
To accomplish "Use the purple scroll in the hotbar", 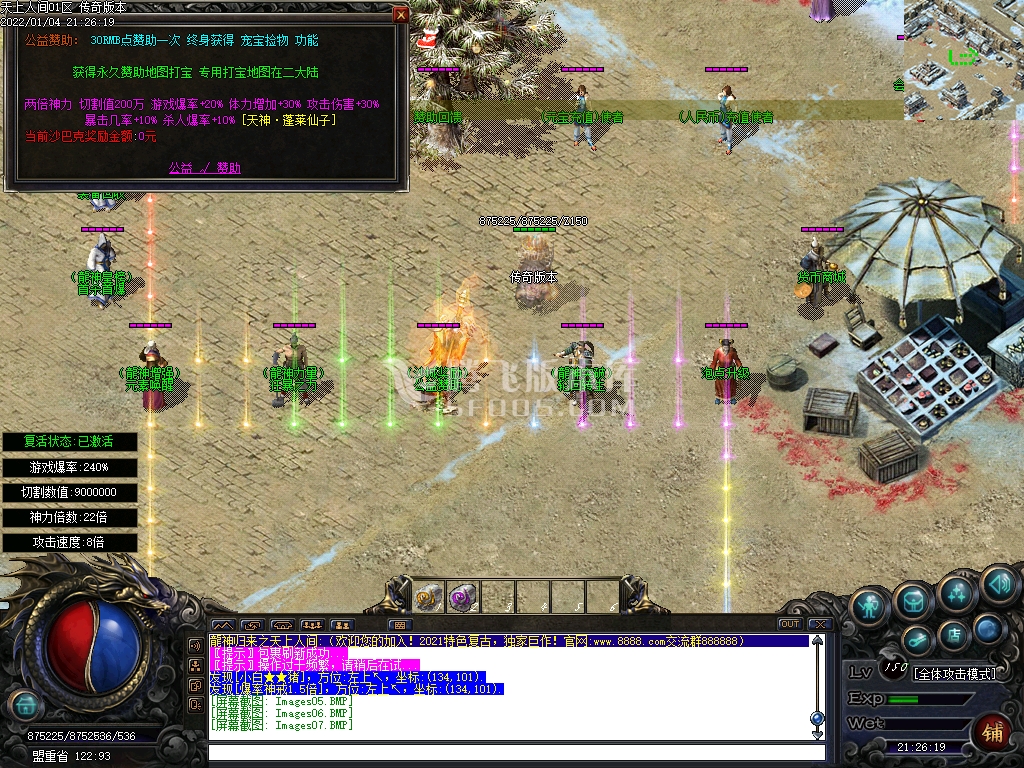I will [462, 597].
